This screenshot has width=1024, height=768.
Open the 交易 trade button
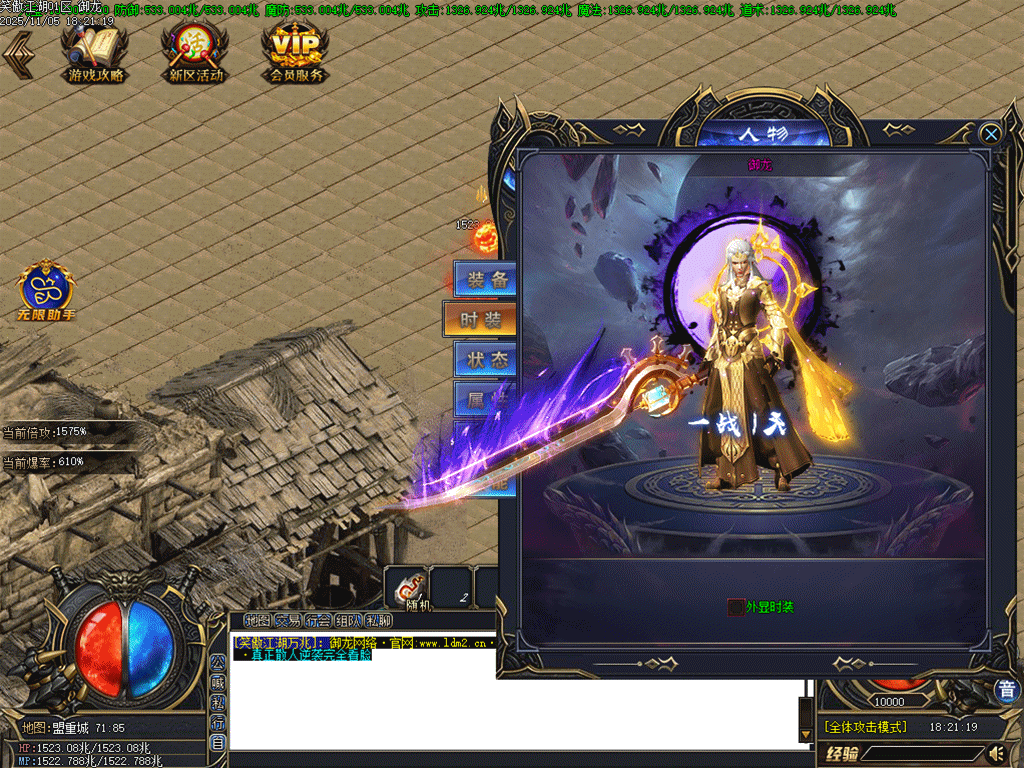(x=288, y=621)
